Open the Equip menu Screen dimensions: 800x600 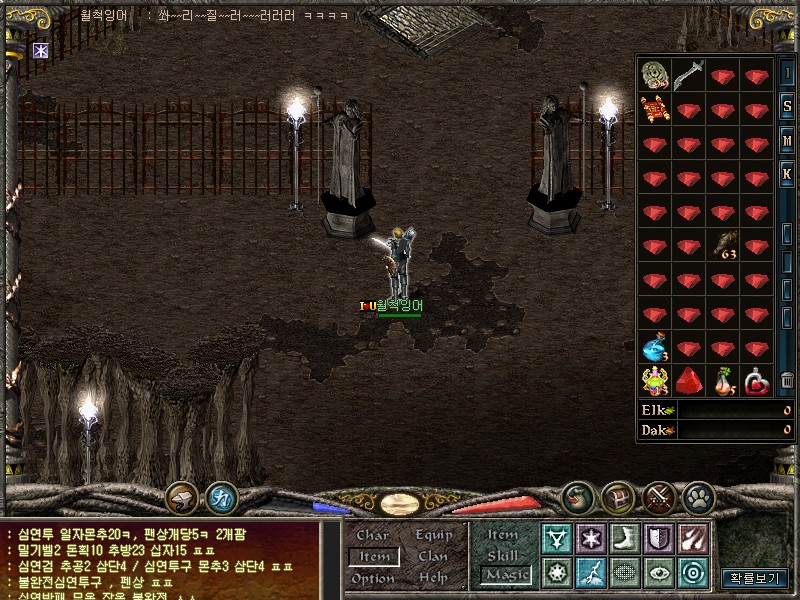click(x=434, y=536)
